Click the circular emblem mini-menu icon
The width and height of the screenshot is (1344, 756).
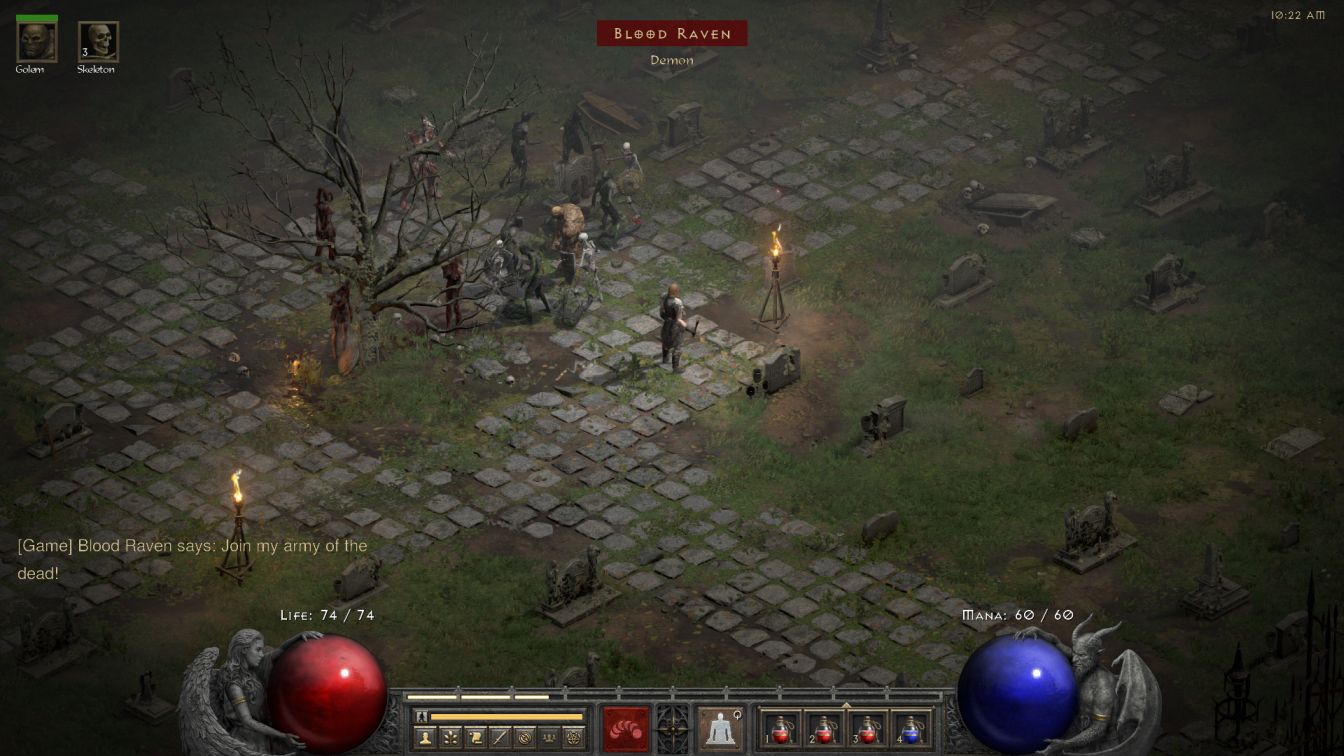(x=525, y=738)
